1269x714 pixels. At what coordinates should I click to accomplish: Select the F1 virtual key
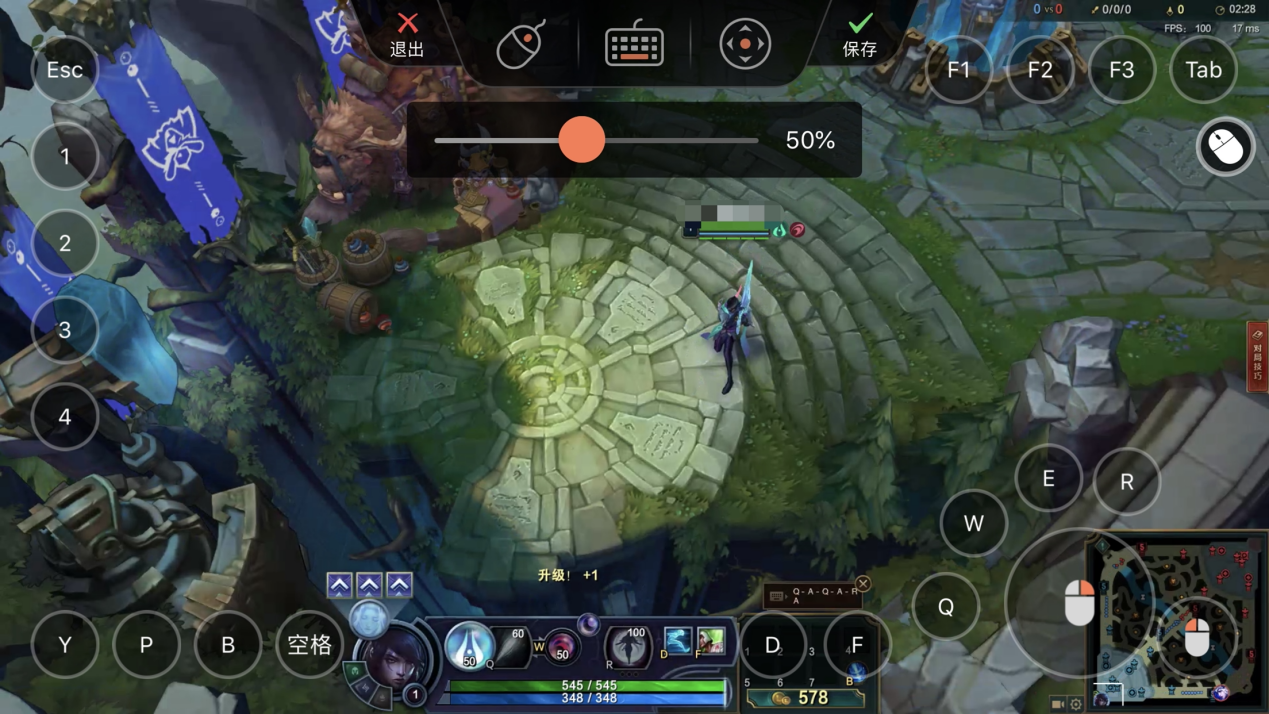click(x=958, y=70)
